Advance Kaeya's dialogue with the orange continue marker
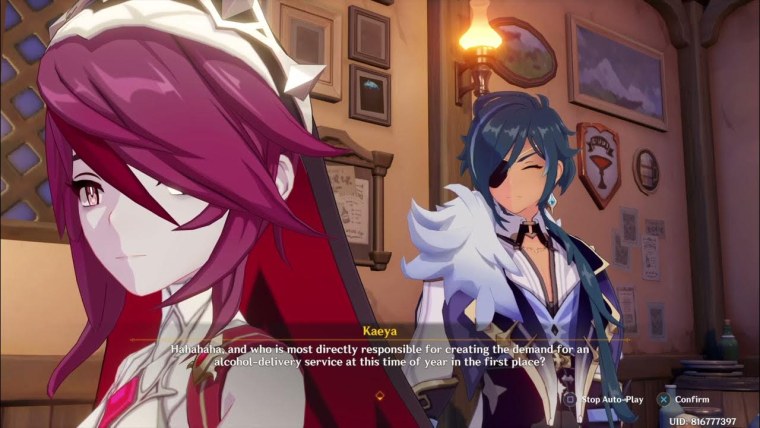The height and width of the screenshot is (428, 760). click(379, 395)
